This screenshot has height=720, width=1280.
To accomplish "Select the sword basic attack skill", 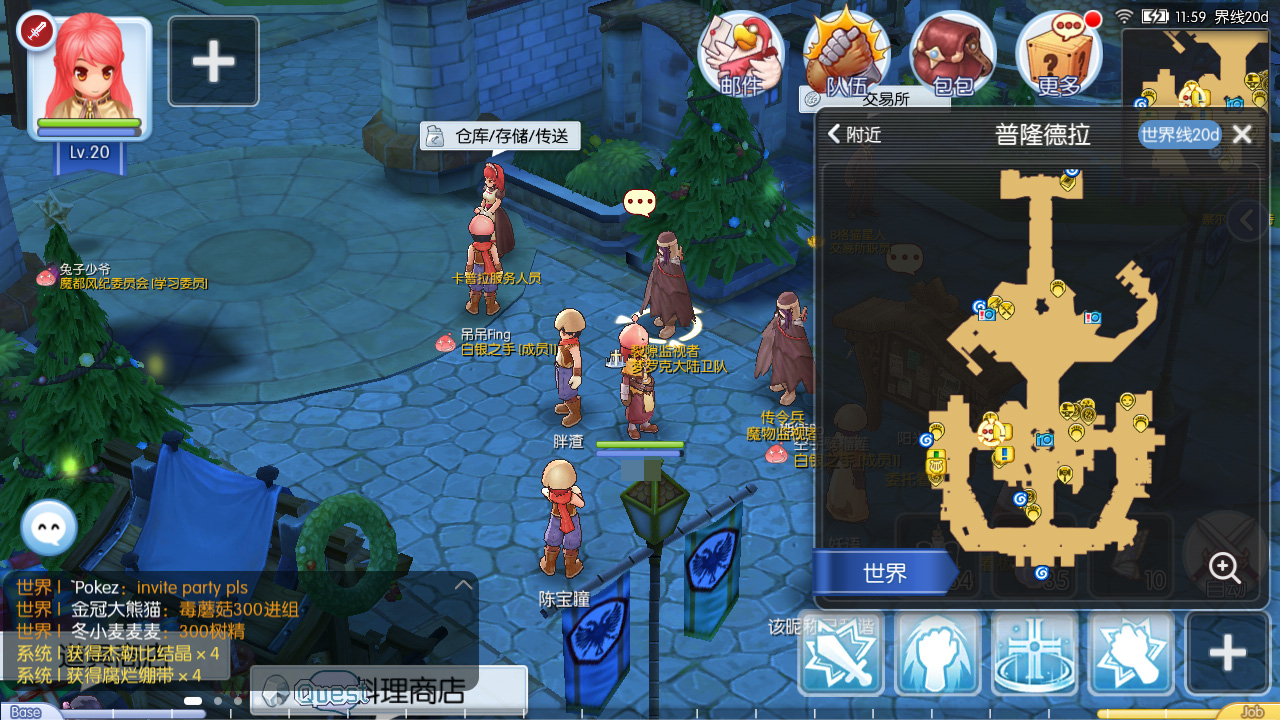I will click(x=840, y=653).
